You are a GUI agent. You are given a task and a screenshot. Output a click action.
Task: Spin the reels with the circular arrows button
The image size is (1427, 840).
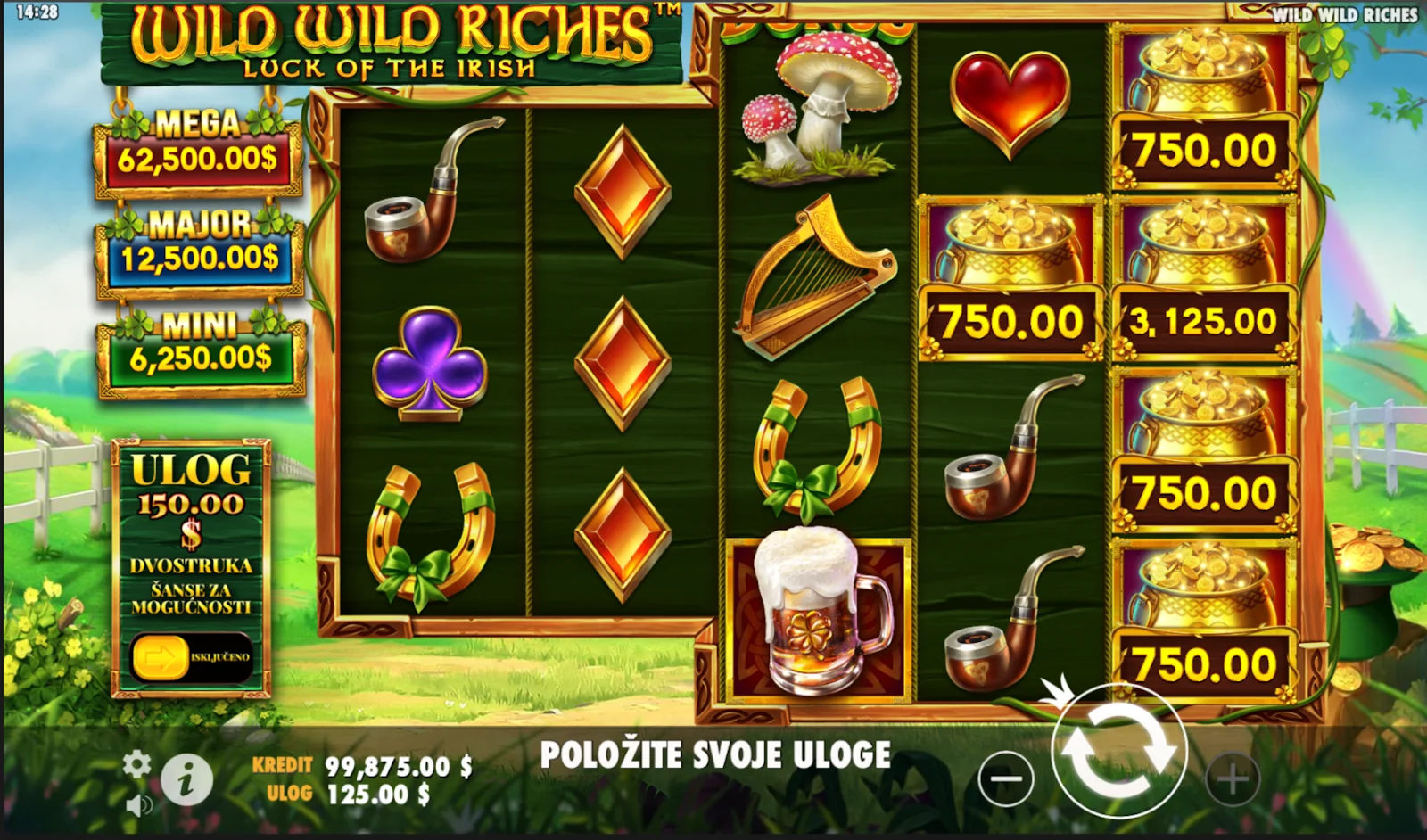pyautogui.click(x=1118, y=750)
